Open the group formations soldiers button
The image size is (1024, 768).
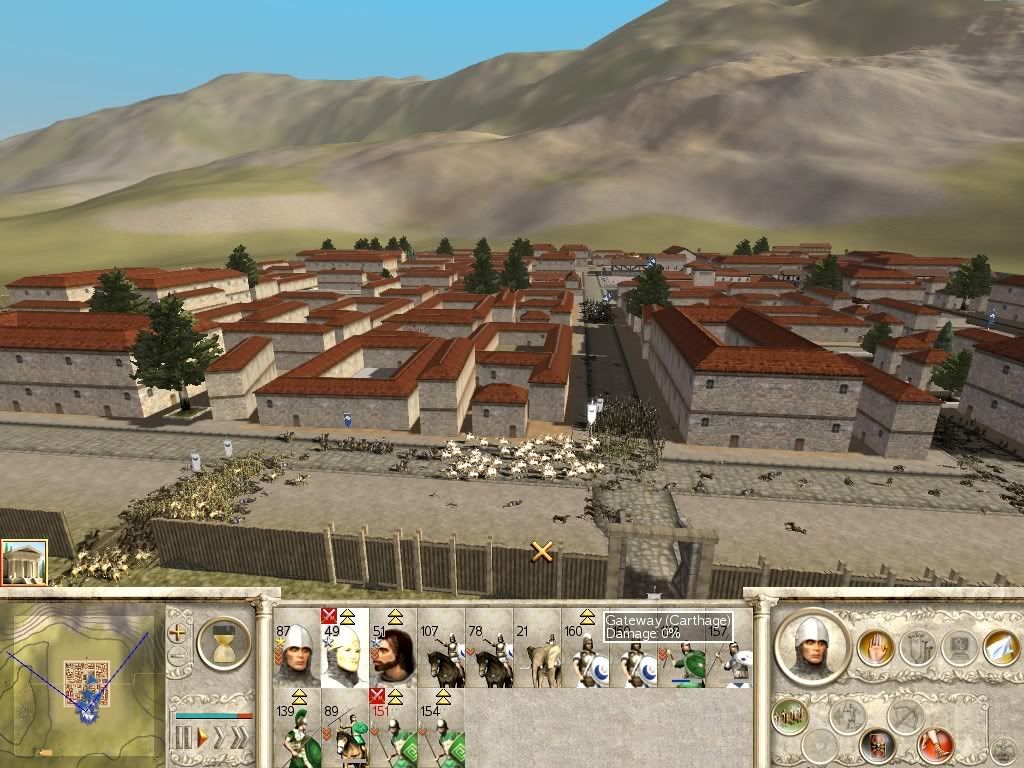(791, 715)
